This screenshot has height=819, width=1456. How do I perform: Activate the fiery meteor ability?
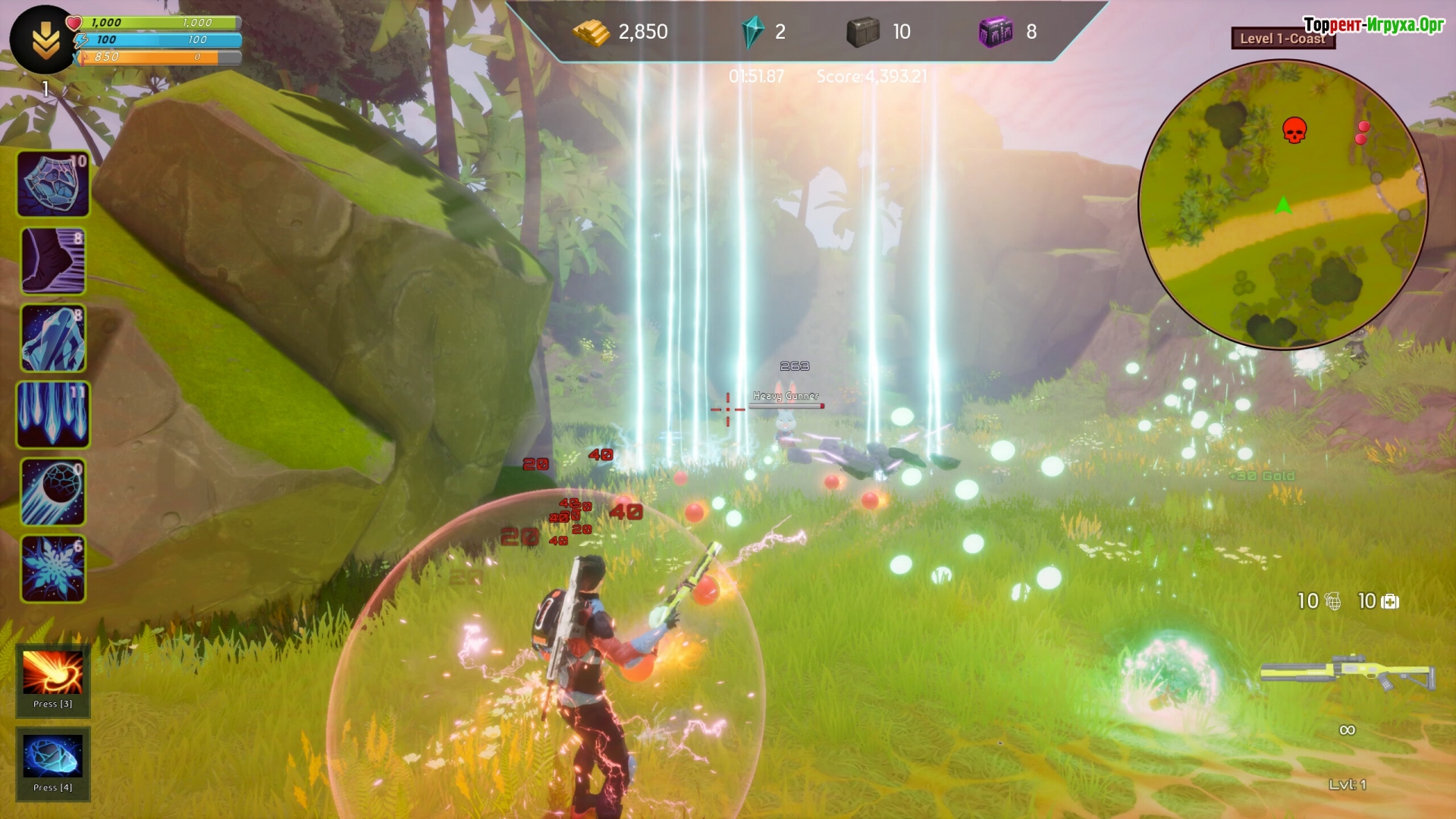click(52, 673)
